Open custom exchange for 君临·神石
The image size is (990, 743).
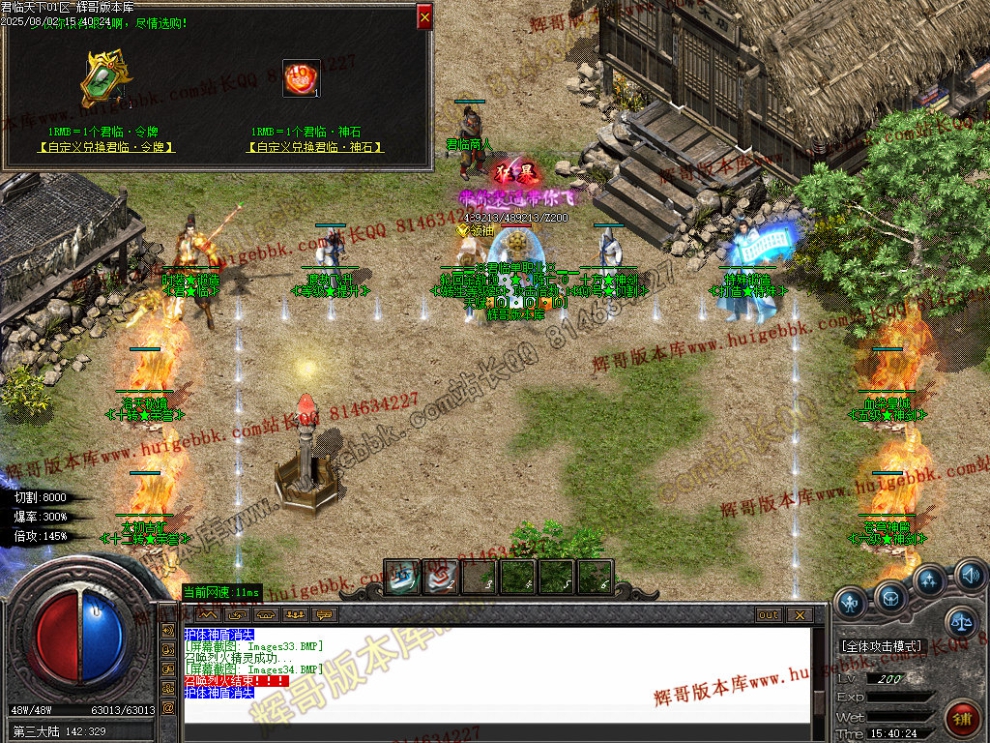point(315,147)
